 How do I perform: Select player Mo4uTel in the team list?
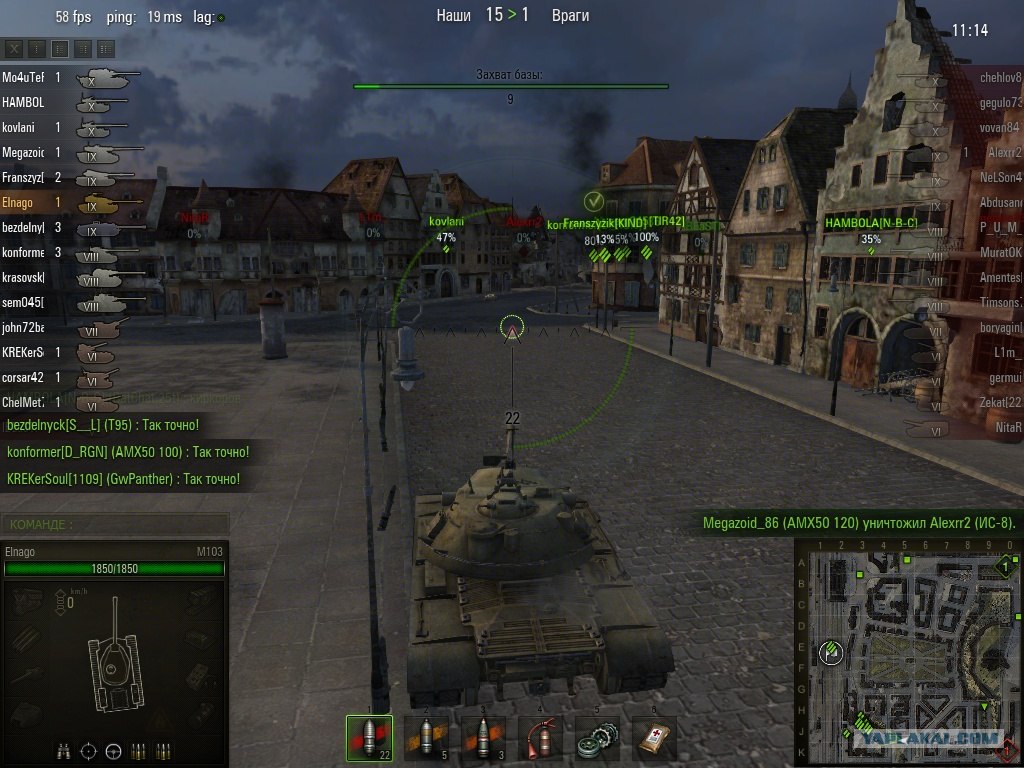coord(24,77)
